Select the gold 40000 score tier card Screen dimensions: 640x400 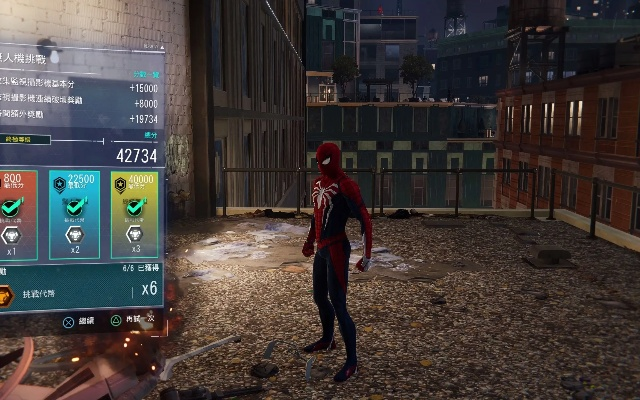coord(133,214)
